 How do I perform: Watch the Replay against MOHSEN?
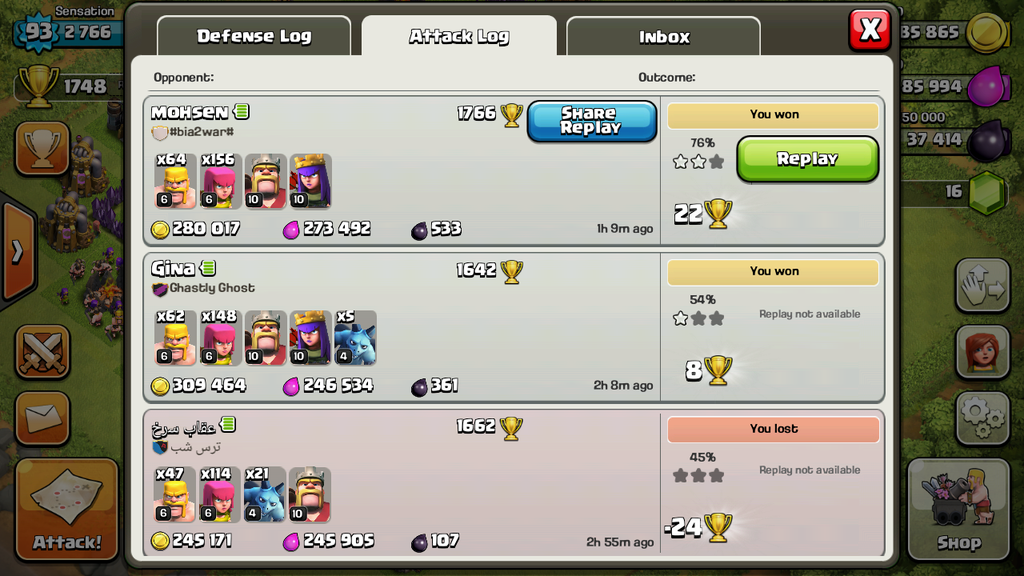807,159
